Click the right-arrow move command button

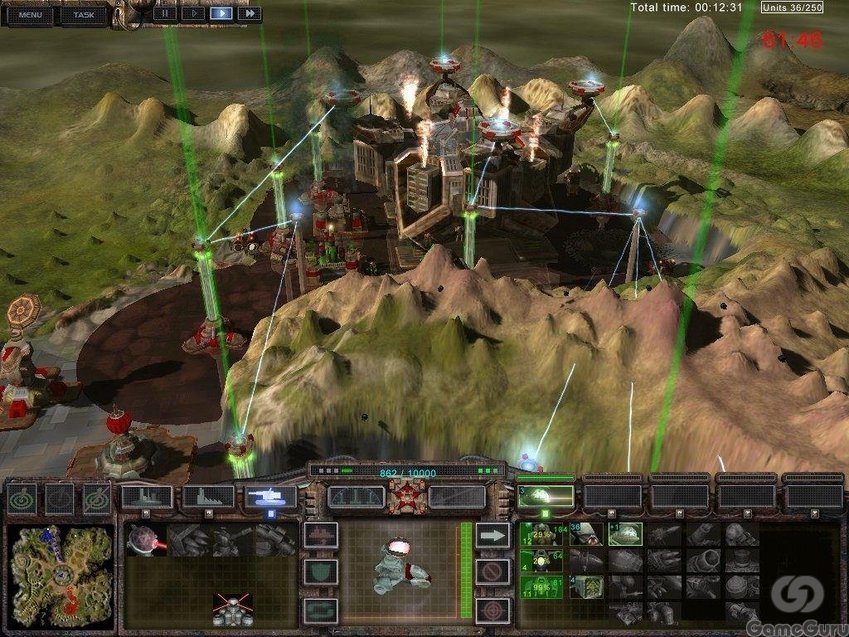click(491, 537)
